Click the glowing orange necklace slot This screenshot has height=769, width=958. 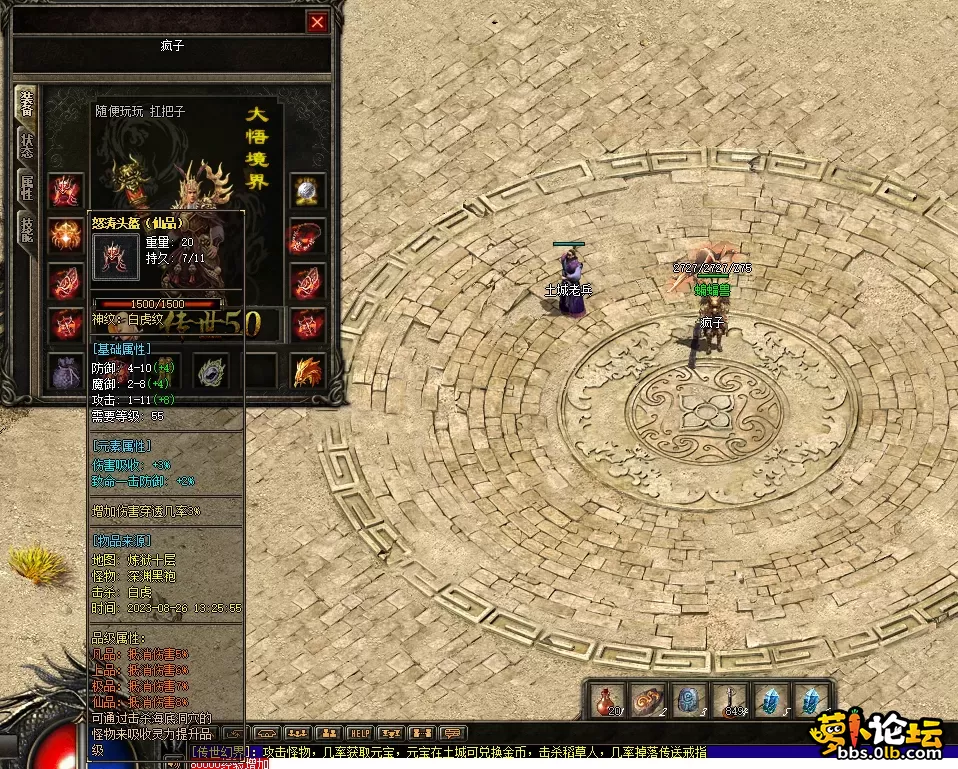click(x=66, y=236)
